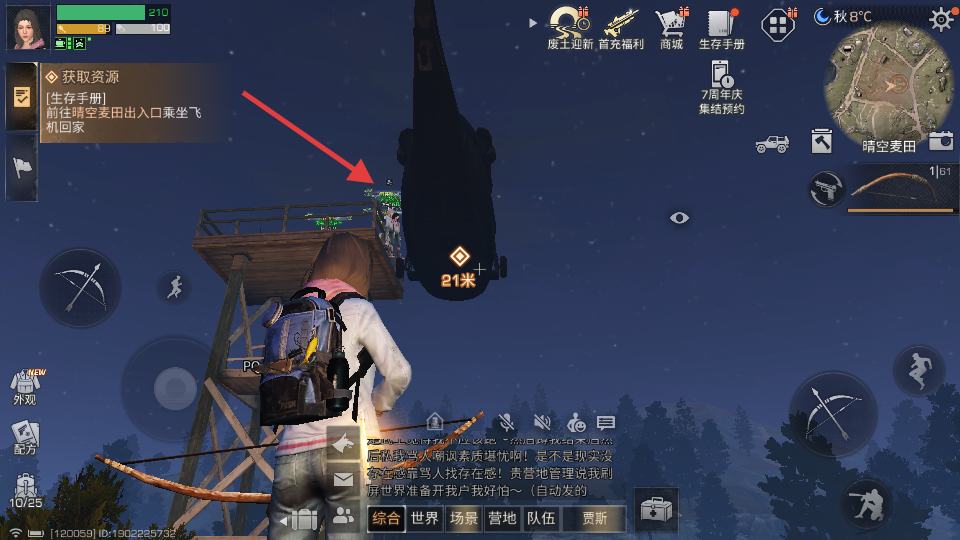The height and width of the screenshot is (540, 960).
Task: Open the vehicle jeep icon
Action: (772, 144)
